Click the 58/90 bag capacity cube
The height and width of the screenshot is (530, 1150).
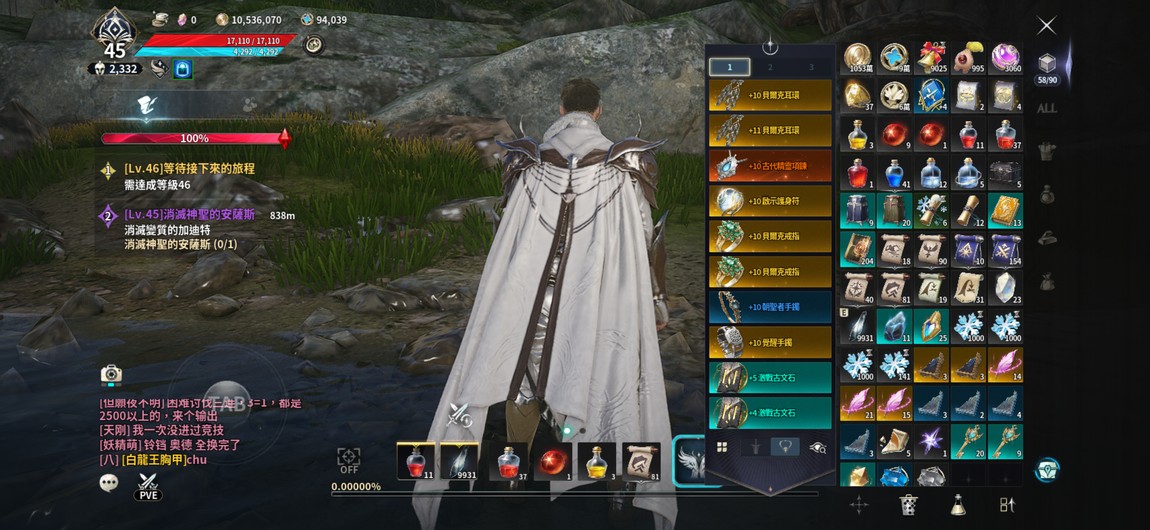pyautogui.click(x=1046, y=67)
